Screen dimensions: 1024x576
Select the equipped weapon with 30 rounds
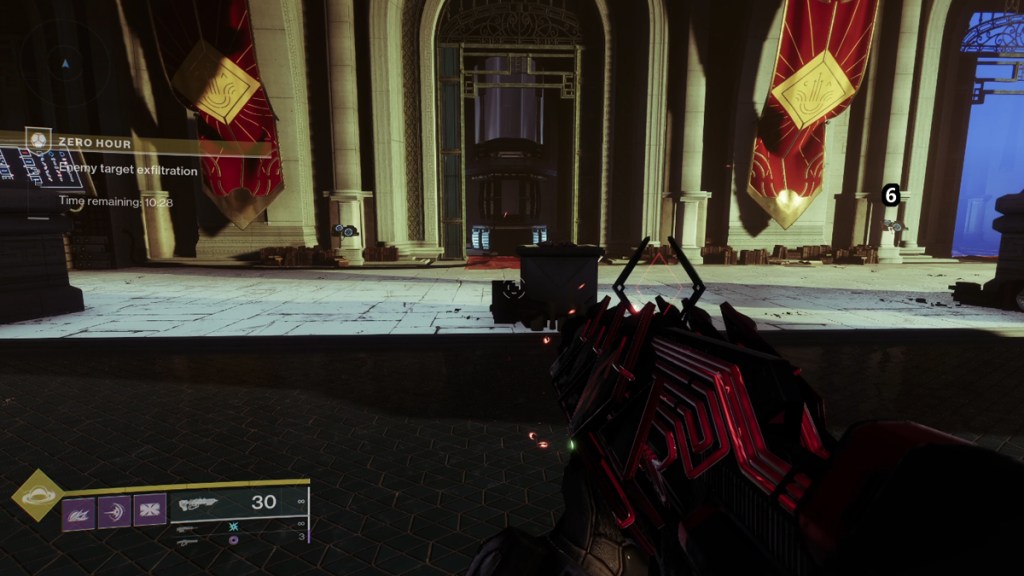238,503
